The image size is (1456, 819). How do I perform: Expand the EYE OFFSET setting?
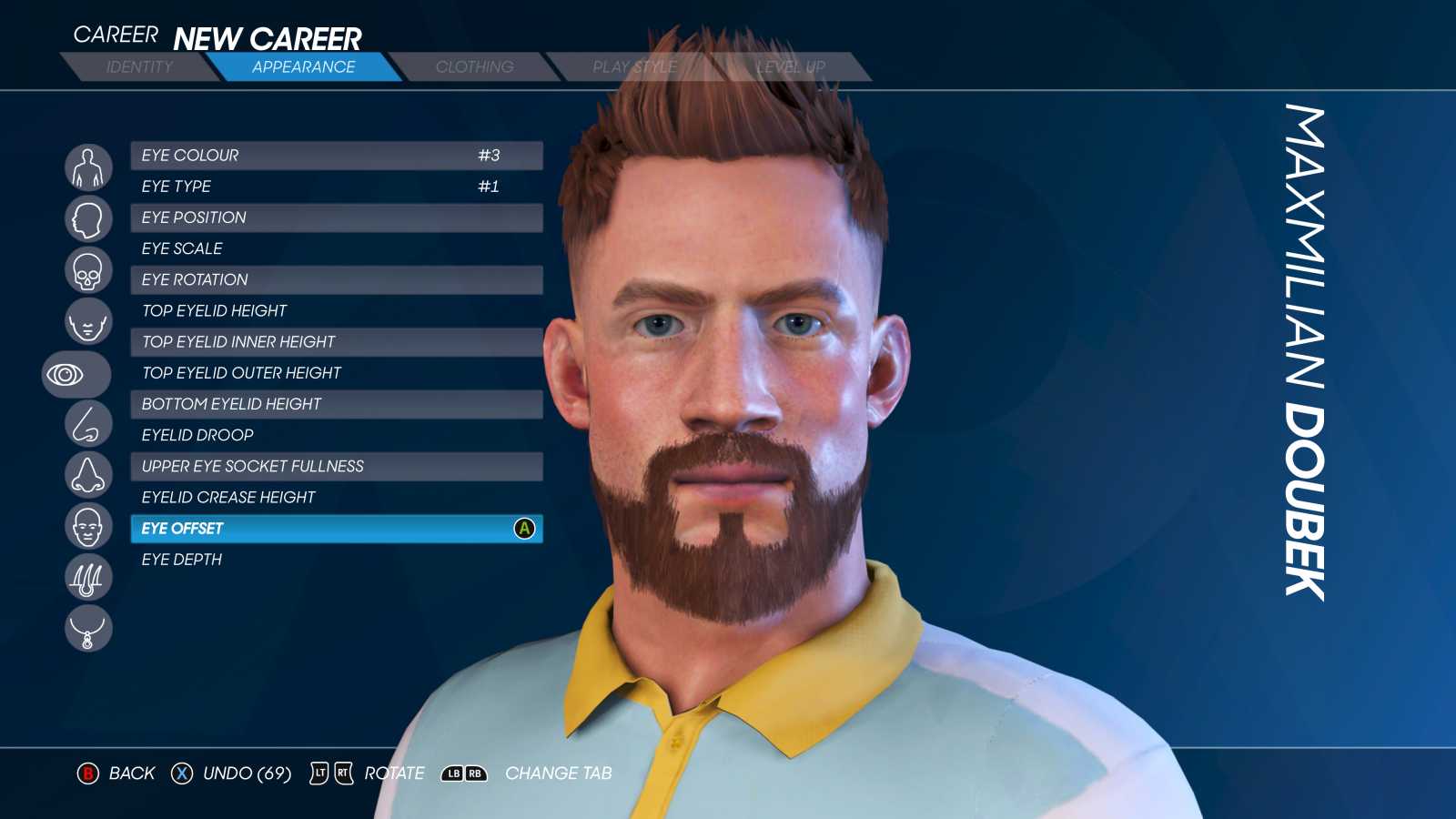pyautogui.click(x=335, y=529)
